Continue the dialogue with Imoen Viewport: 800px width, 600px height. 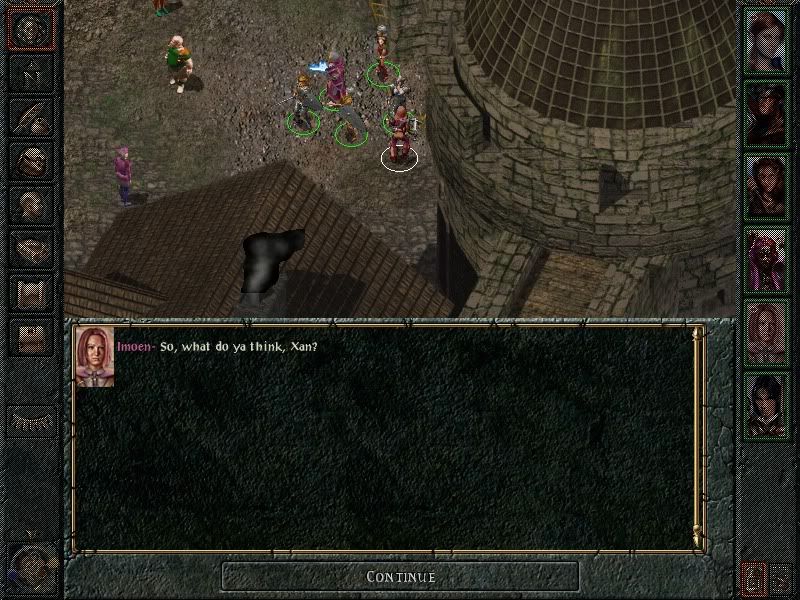point(400,576)
